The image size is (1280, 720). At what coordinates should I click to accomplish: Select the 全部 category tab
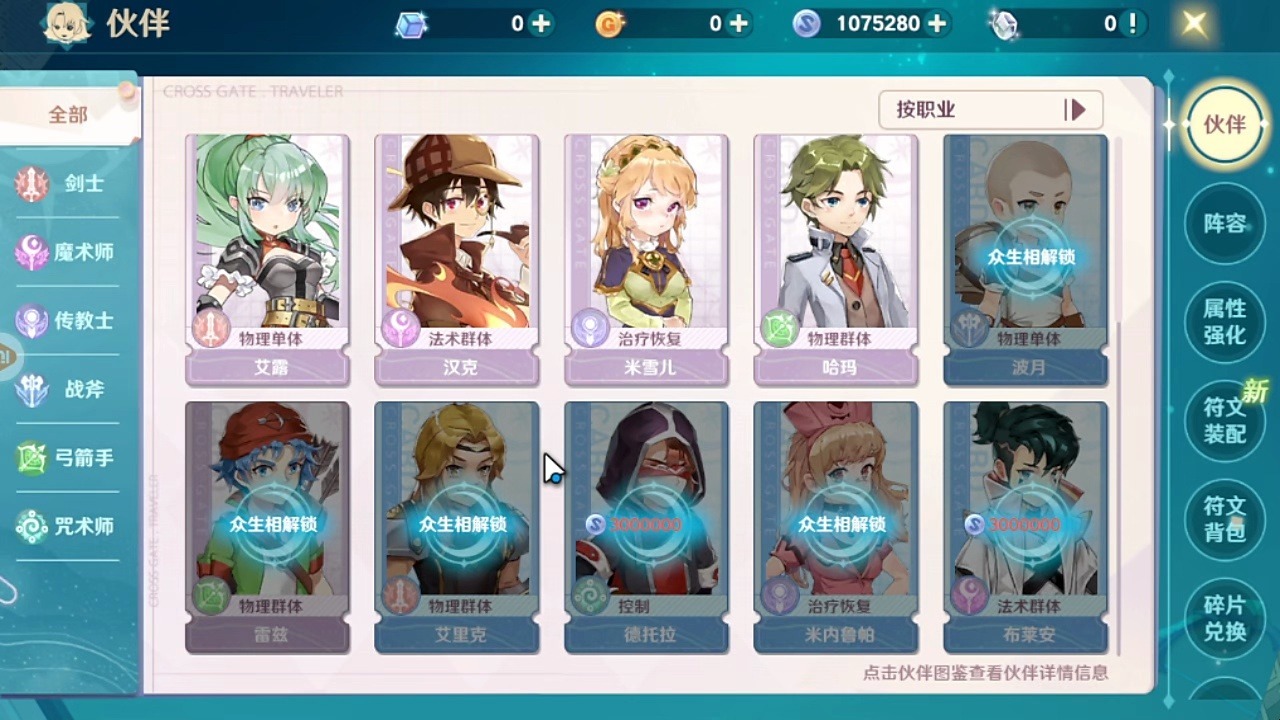coord(68,115)
